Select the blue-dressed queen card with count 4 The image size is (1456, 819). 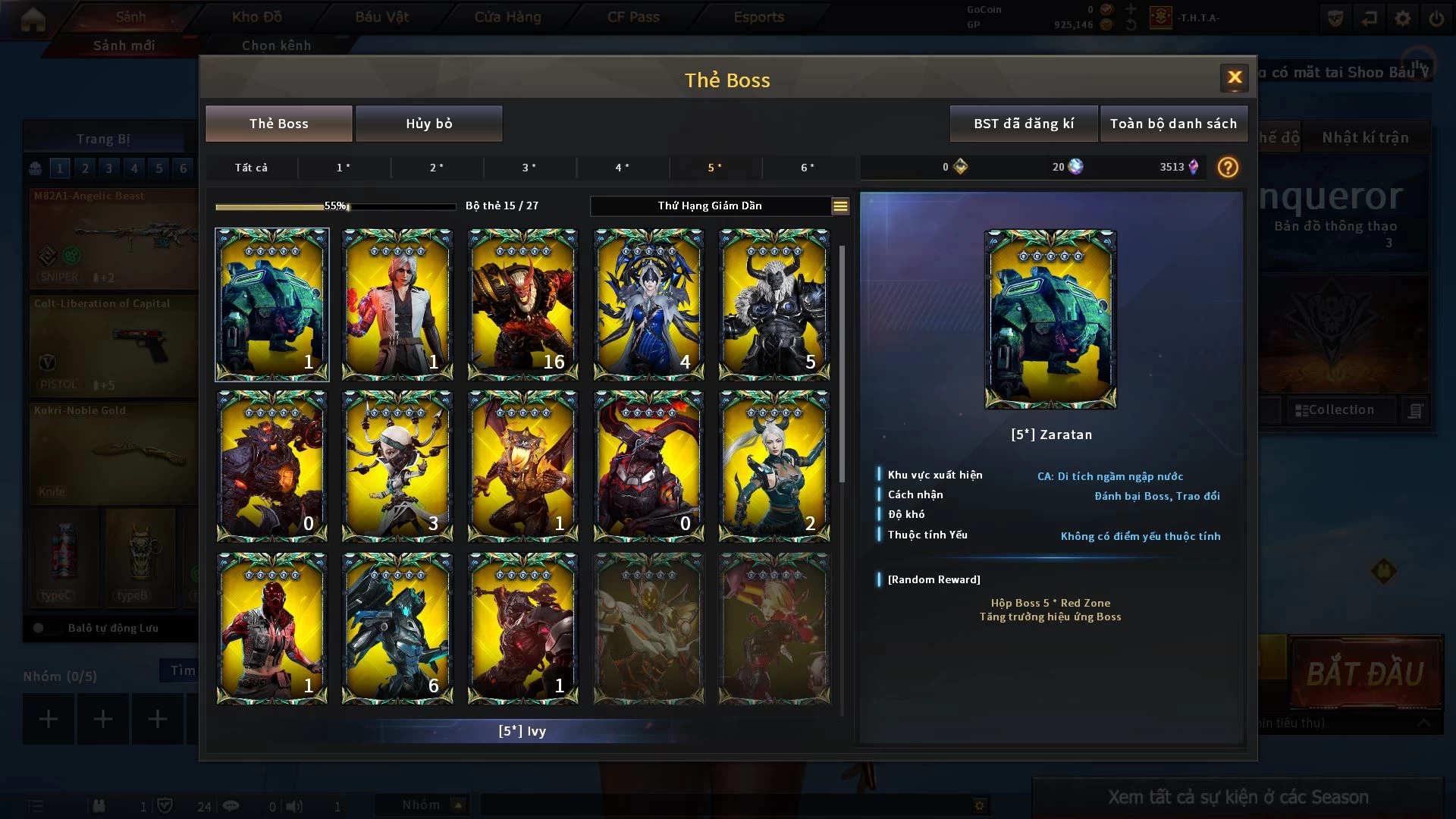648,304
